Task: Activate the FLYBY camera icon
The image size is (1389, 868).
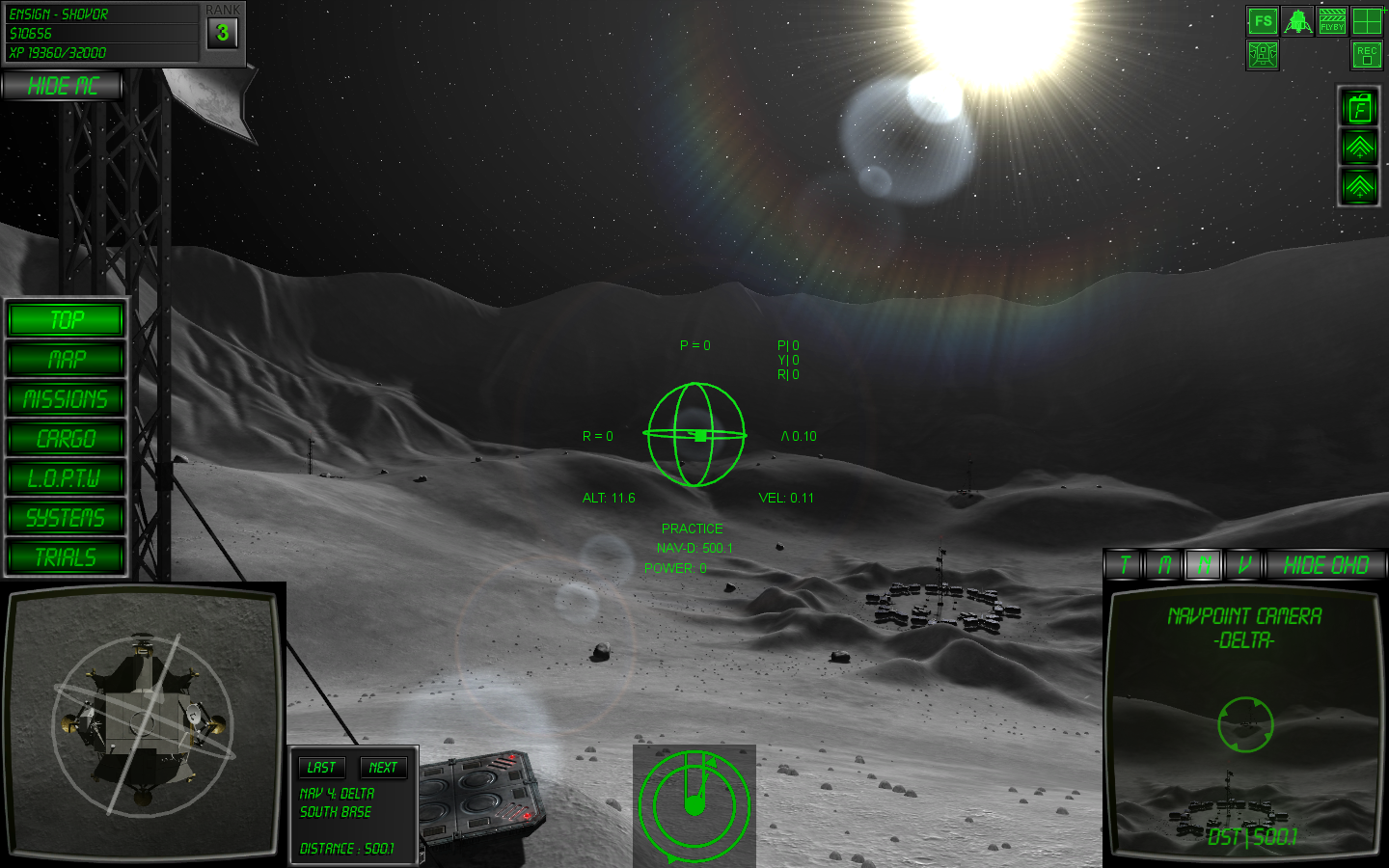Action: click(1332, 21)
